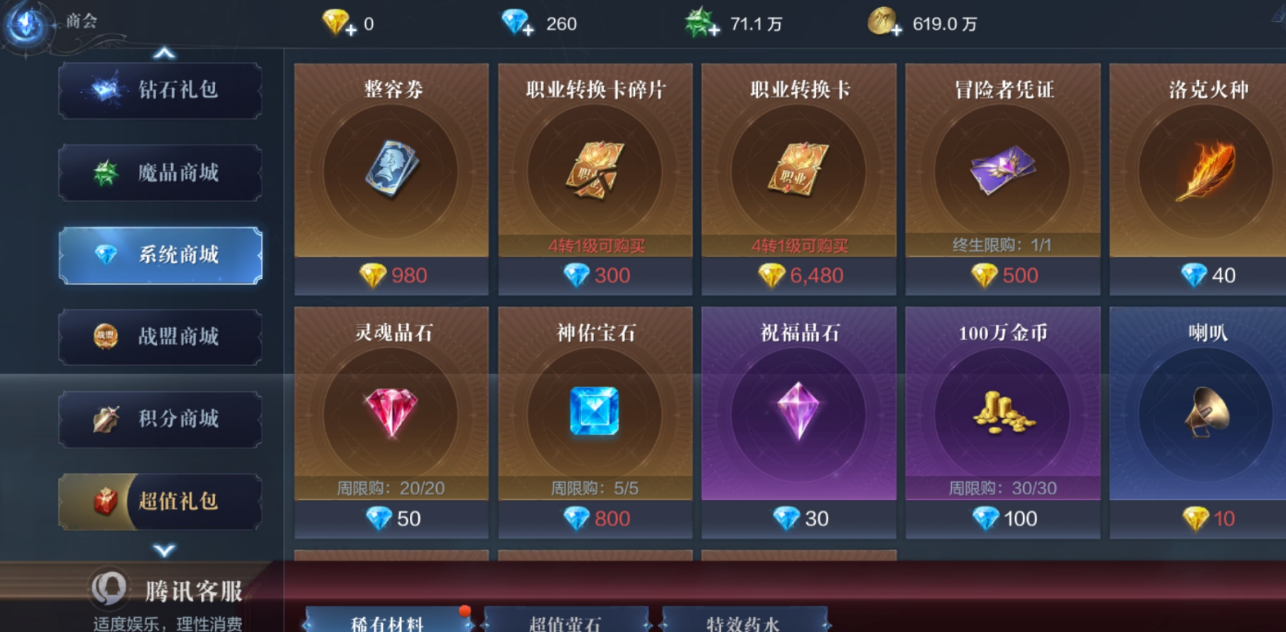Switch to the 魔晶商城 category
The image size is (1286, 632).
pyautogui.click(x=160, y=173)
